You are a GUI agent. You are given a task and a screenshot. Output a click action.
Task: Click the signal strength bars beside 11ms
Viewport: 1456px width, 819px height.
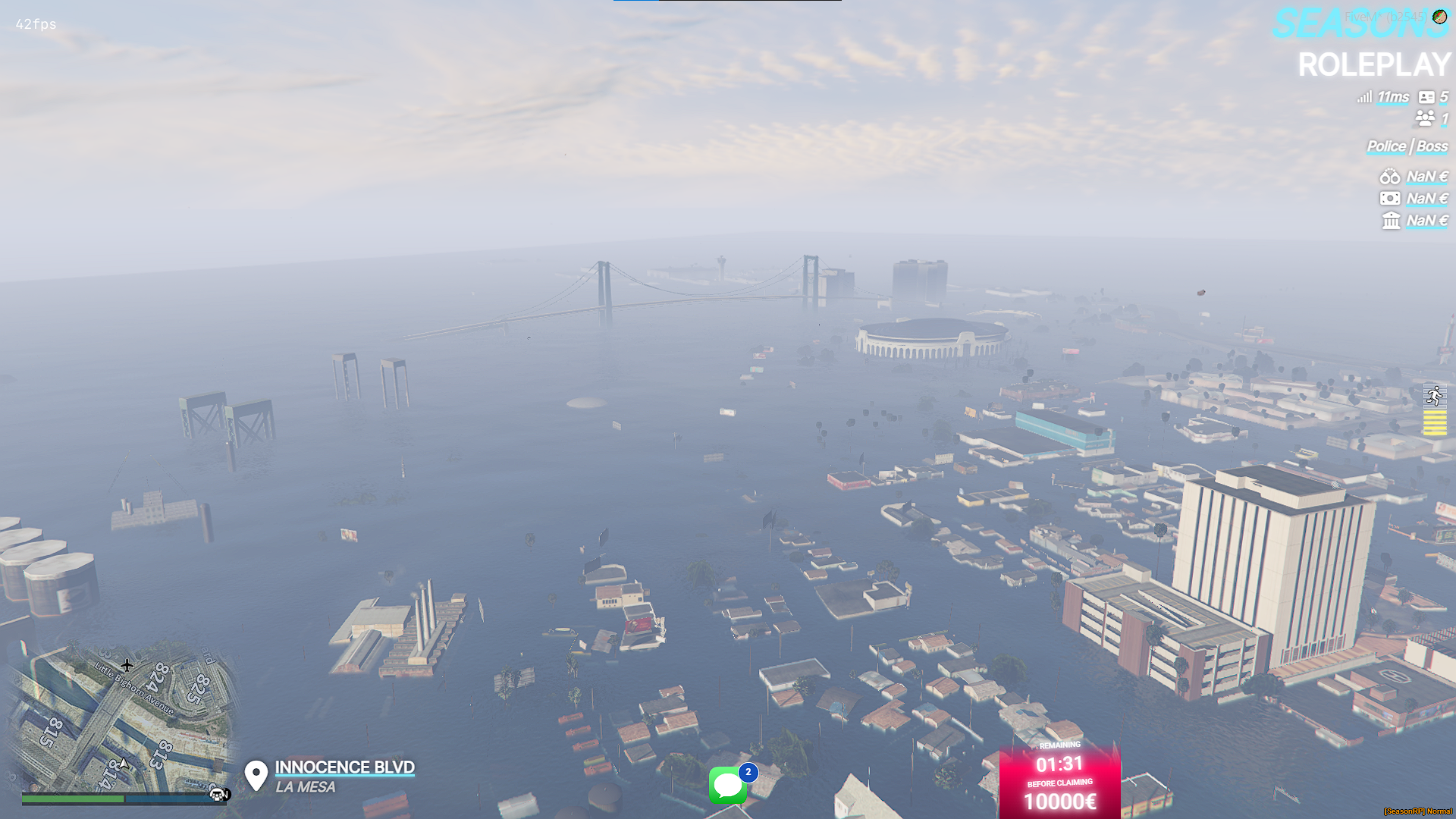click(x=1364, y=97)
